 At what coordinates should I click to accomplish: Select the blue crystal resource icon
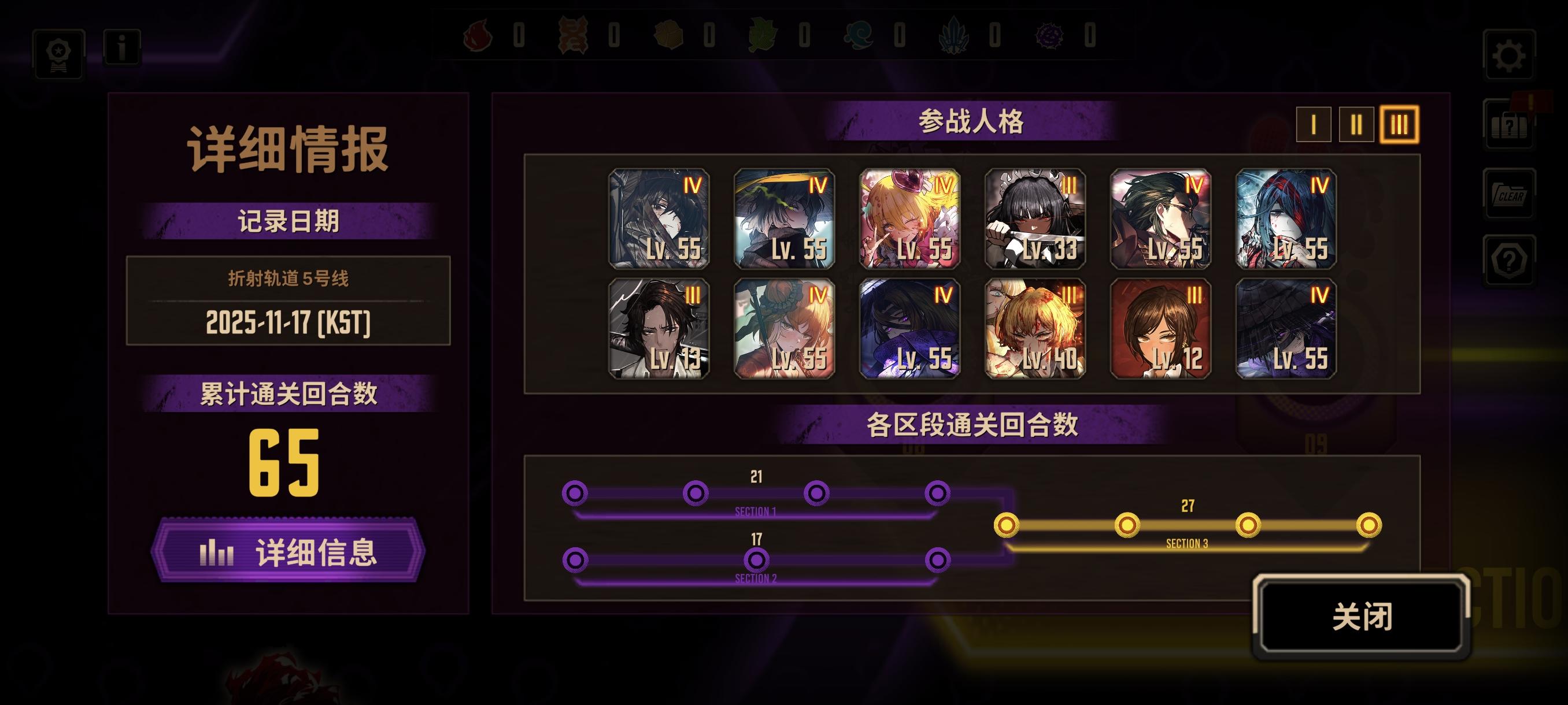click(x=955, y=36)
